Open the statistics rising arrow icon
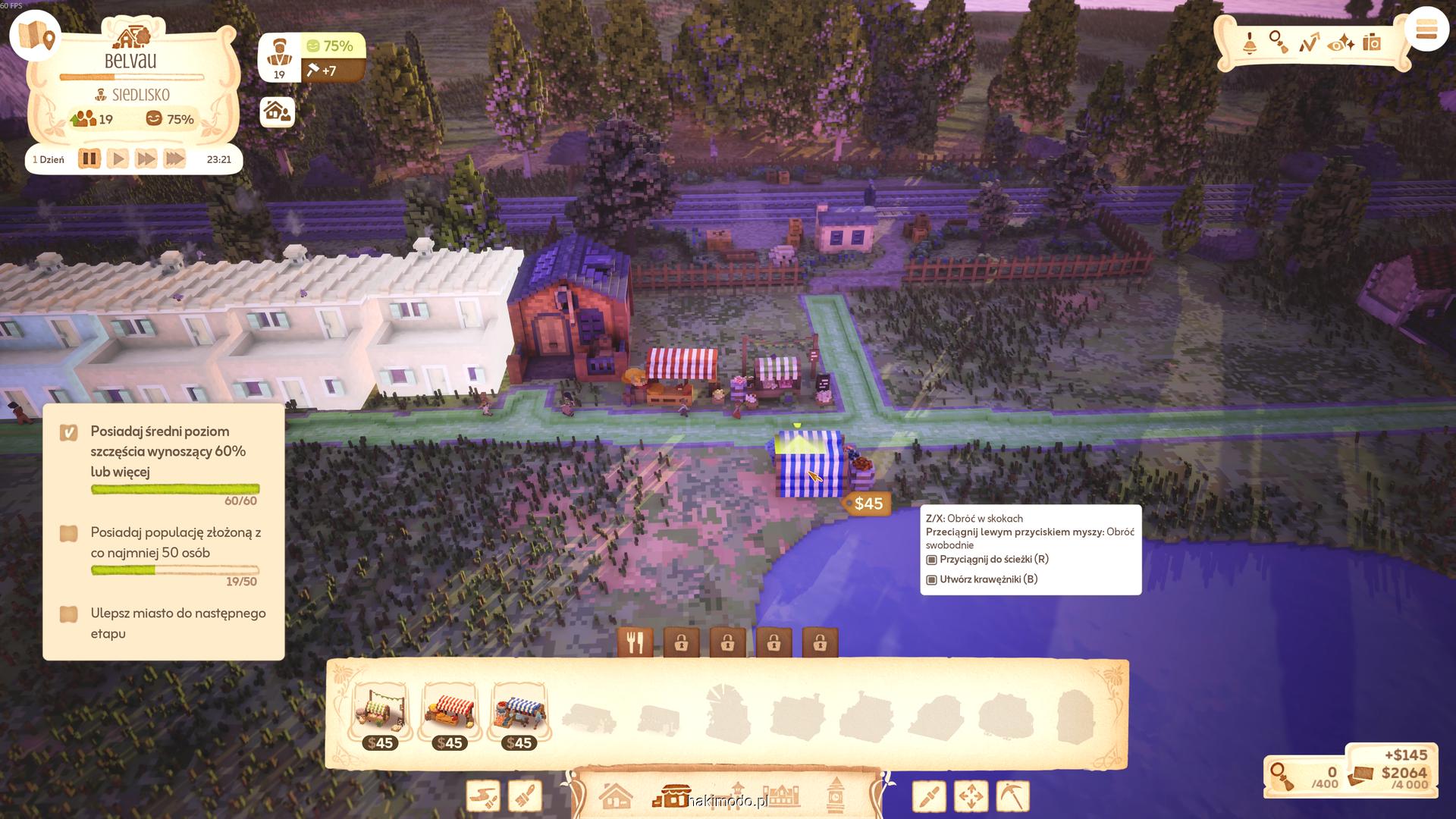The height and width of the screenshot is (819, 1456). [1309, 43]
